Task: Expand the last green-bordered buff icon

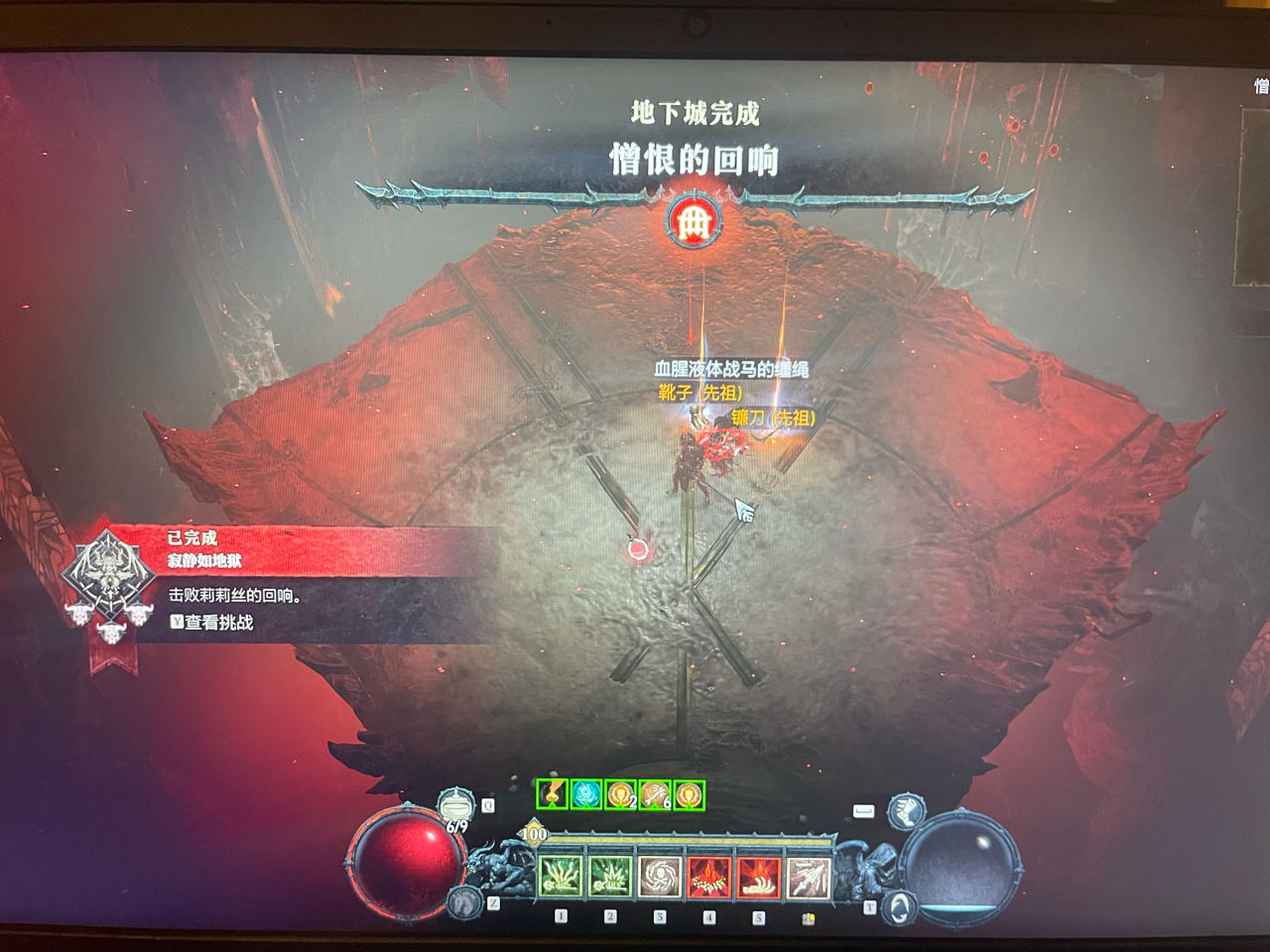Action: pos(691,794)
